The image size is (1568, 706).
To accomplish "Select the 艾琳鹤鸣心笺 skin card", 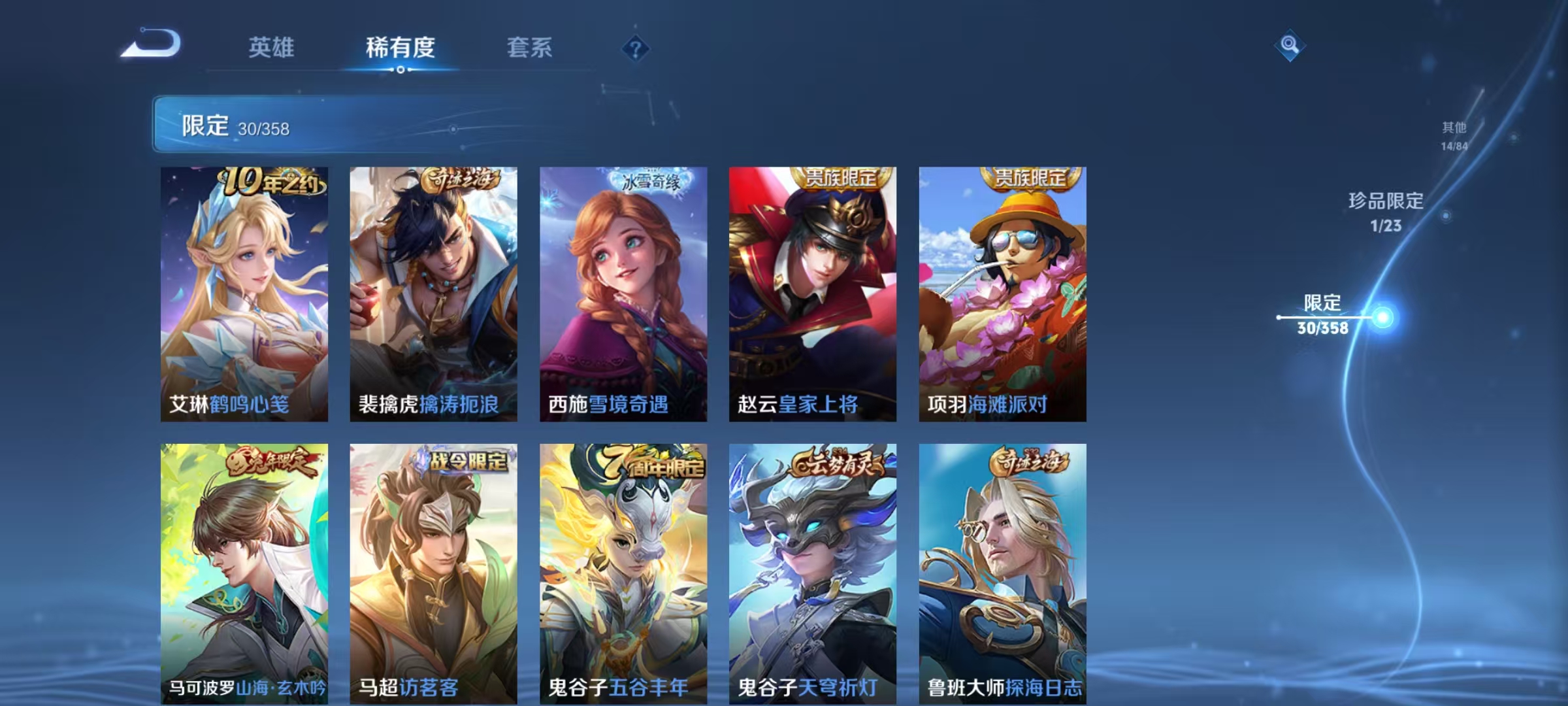I will [x=244, y=288].
